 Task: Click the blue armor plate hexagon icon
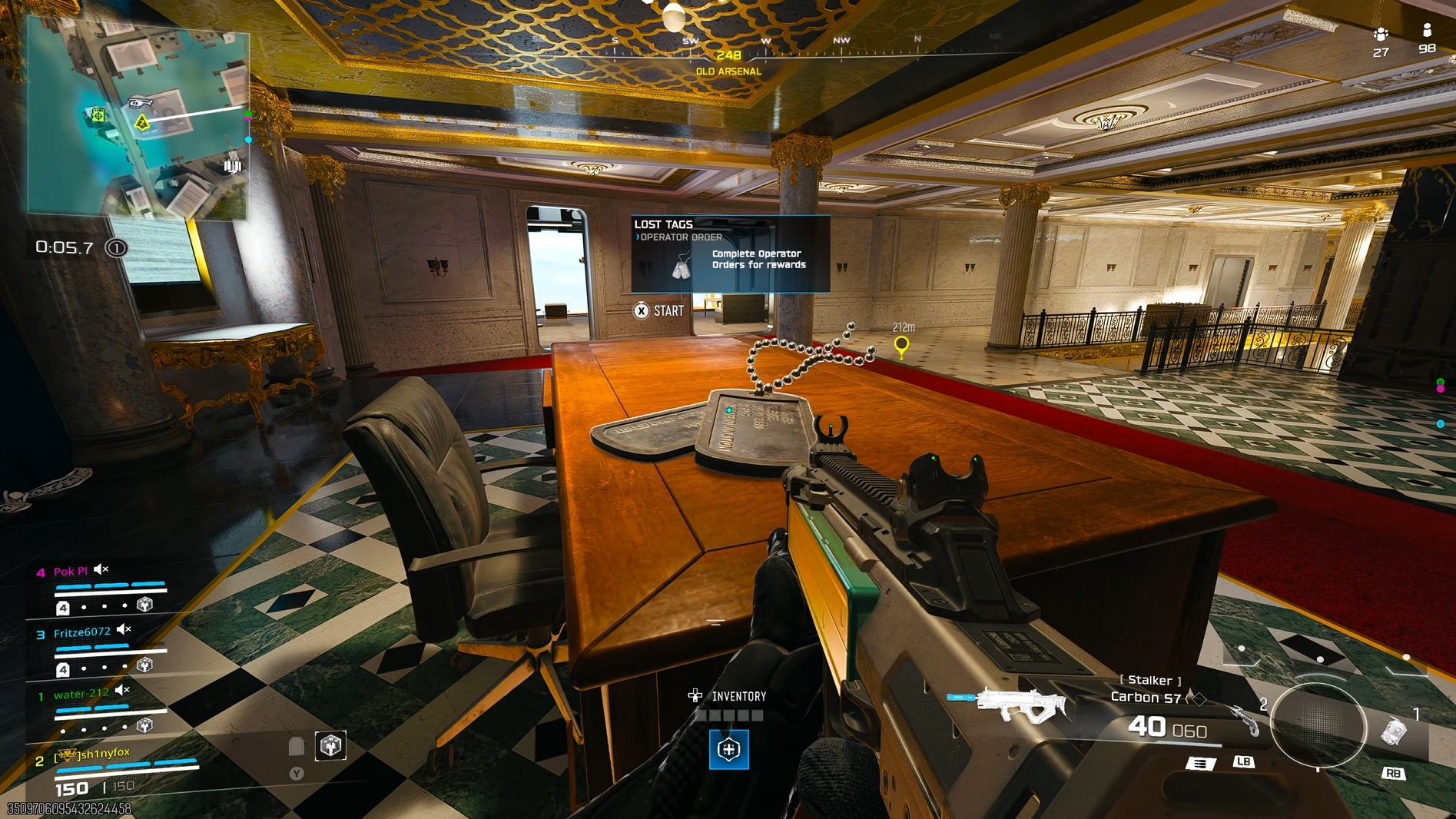(x=728, y=751)
